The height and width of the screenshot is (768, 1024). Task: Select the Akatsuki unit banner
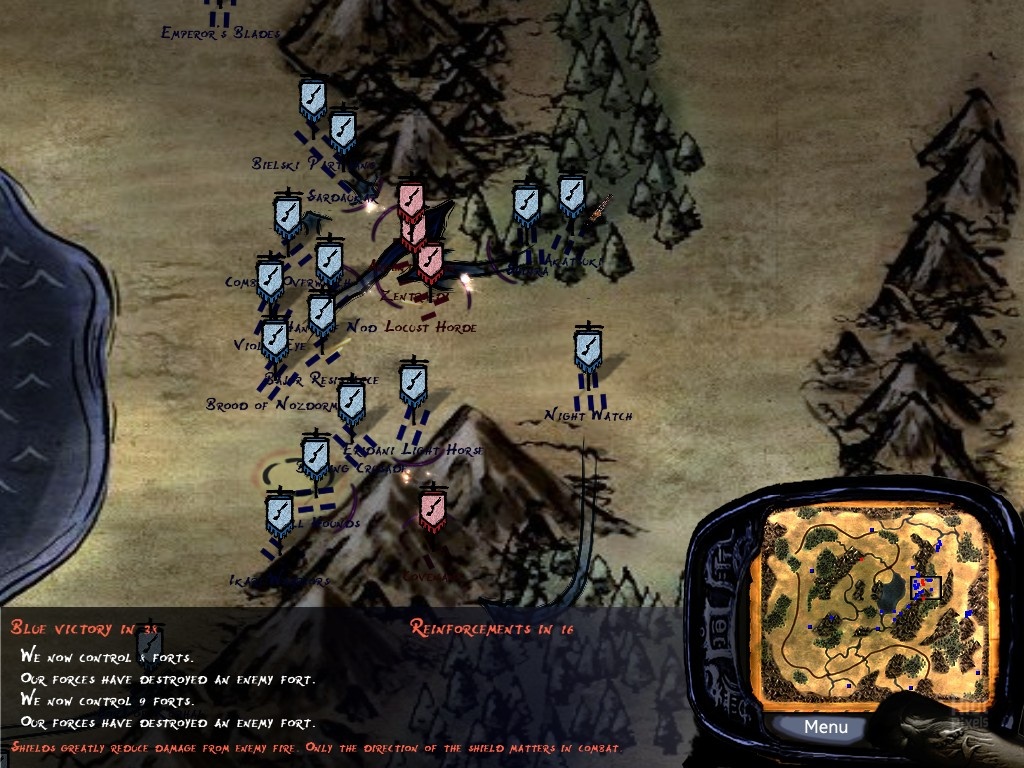point(571,198)
